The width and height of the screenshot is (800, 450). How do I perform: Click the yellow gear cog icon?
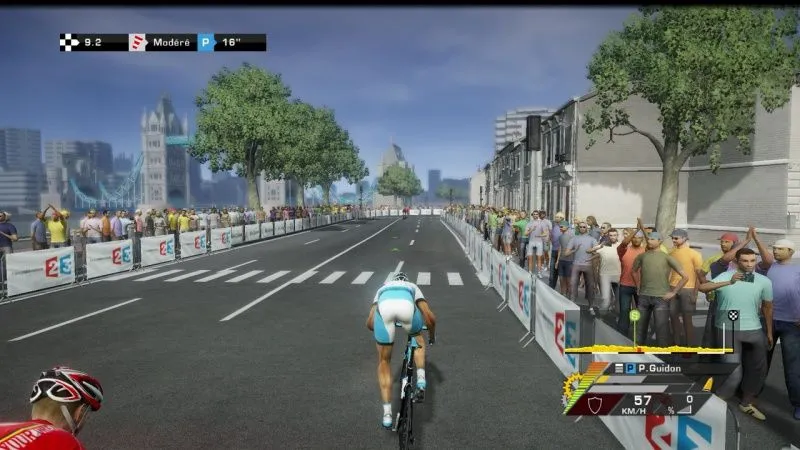(572, 386)
